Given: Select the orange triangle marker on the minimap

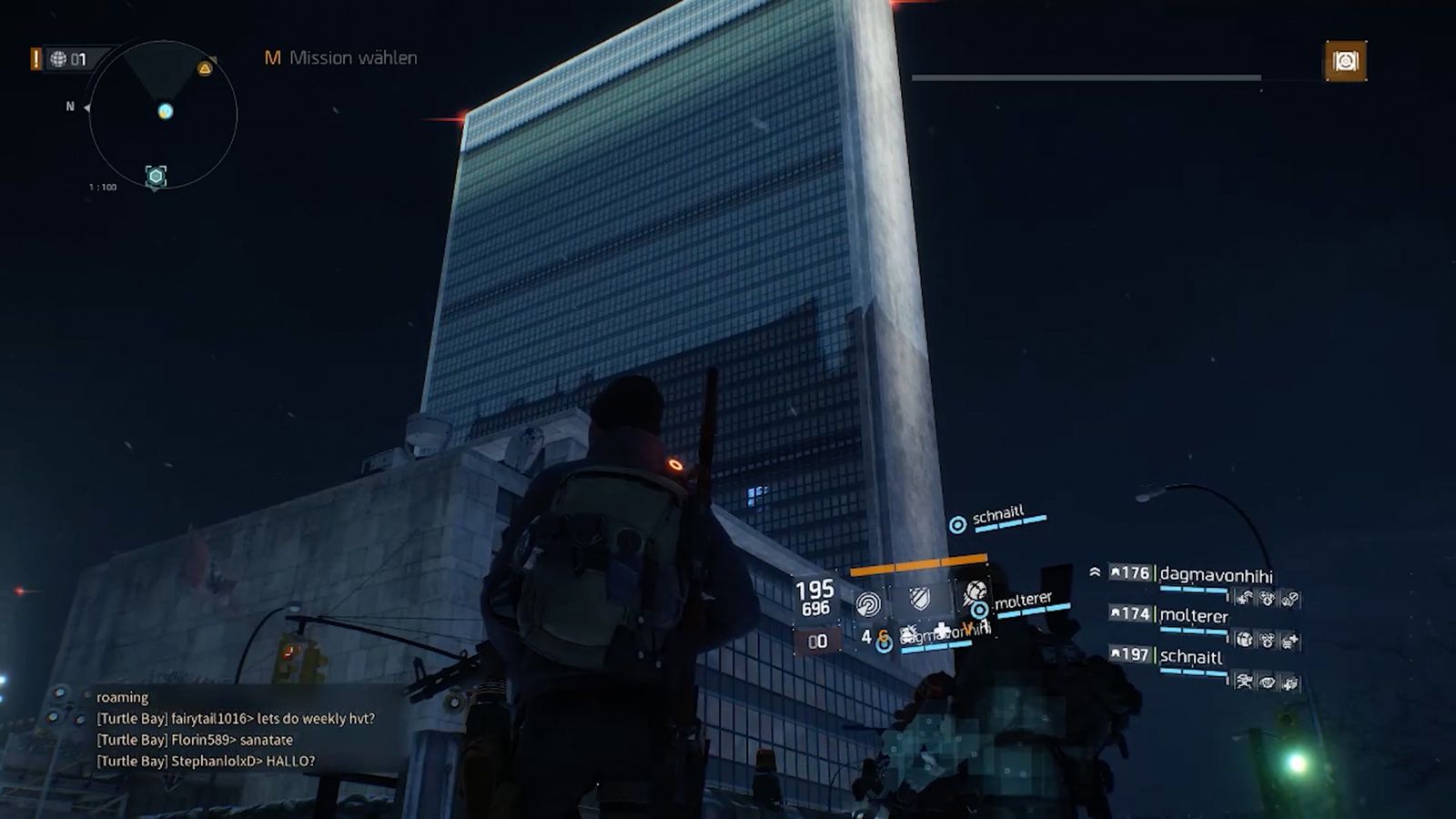Looking at the screenshot, I should [205, 68].
